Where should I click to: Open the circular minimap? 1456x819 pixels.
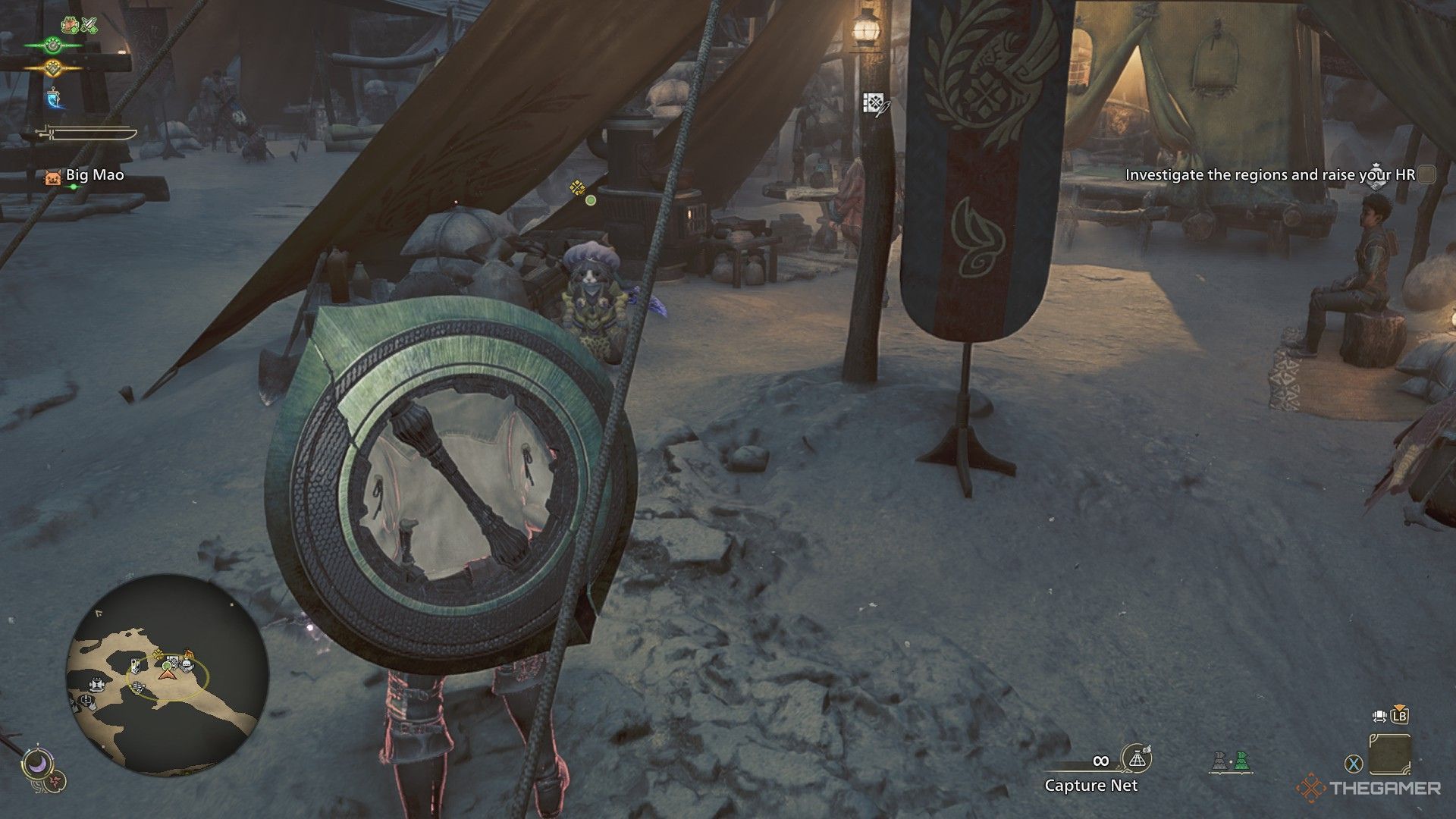coord(167,674)
